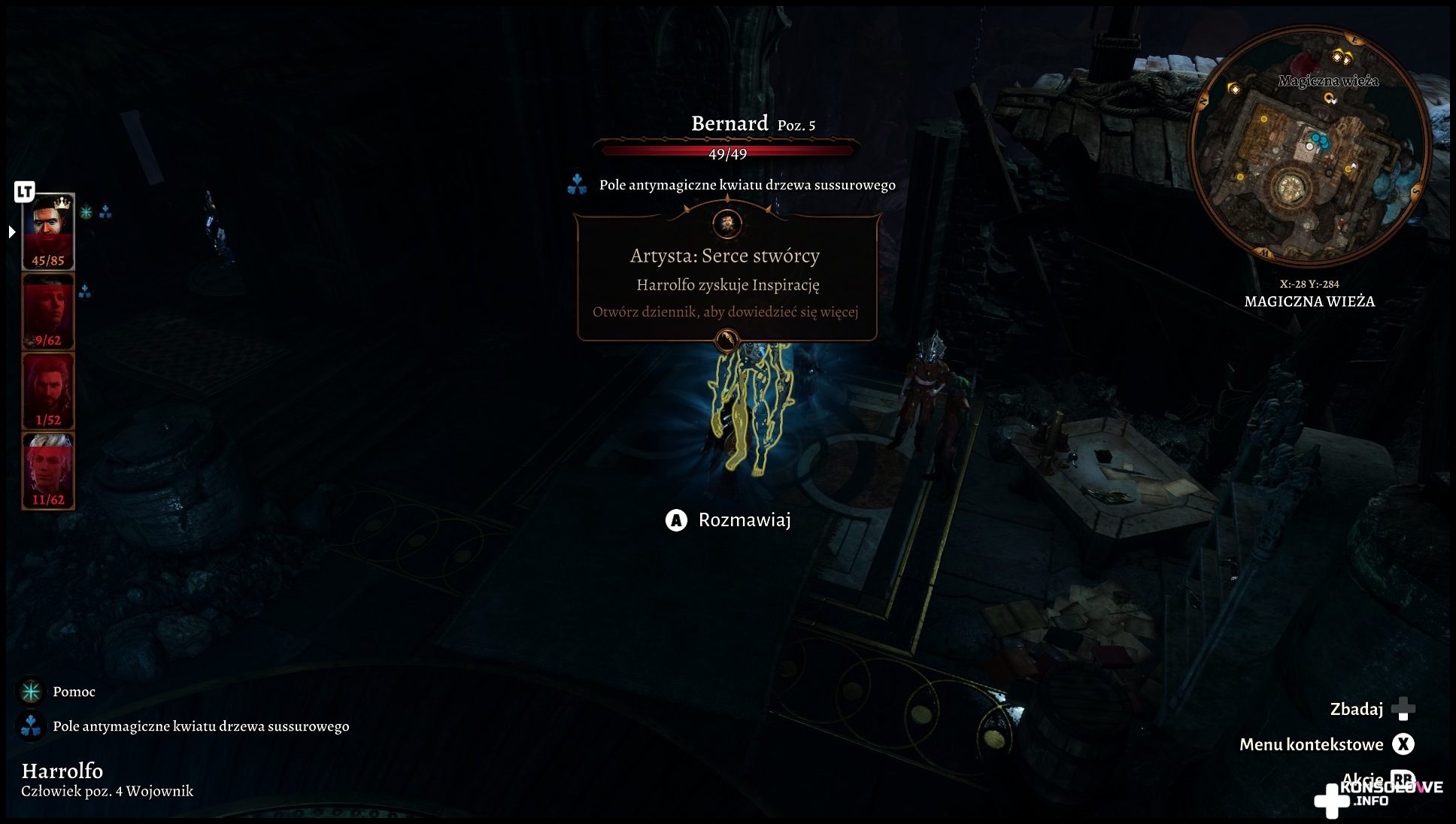Click the green Pomoc icon beside Harrolfo's portrait
Screen dimensions: 1456x824
click(86, 213)
